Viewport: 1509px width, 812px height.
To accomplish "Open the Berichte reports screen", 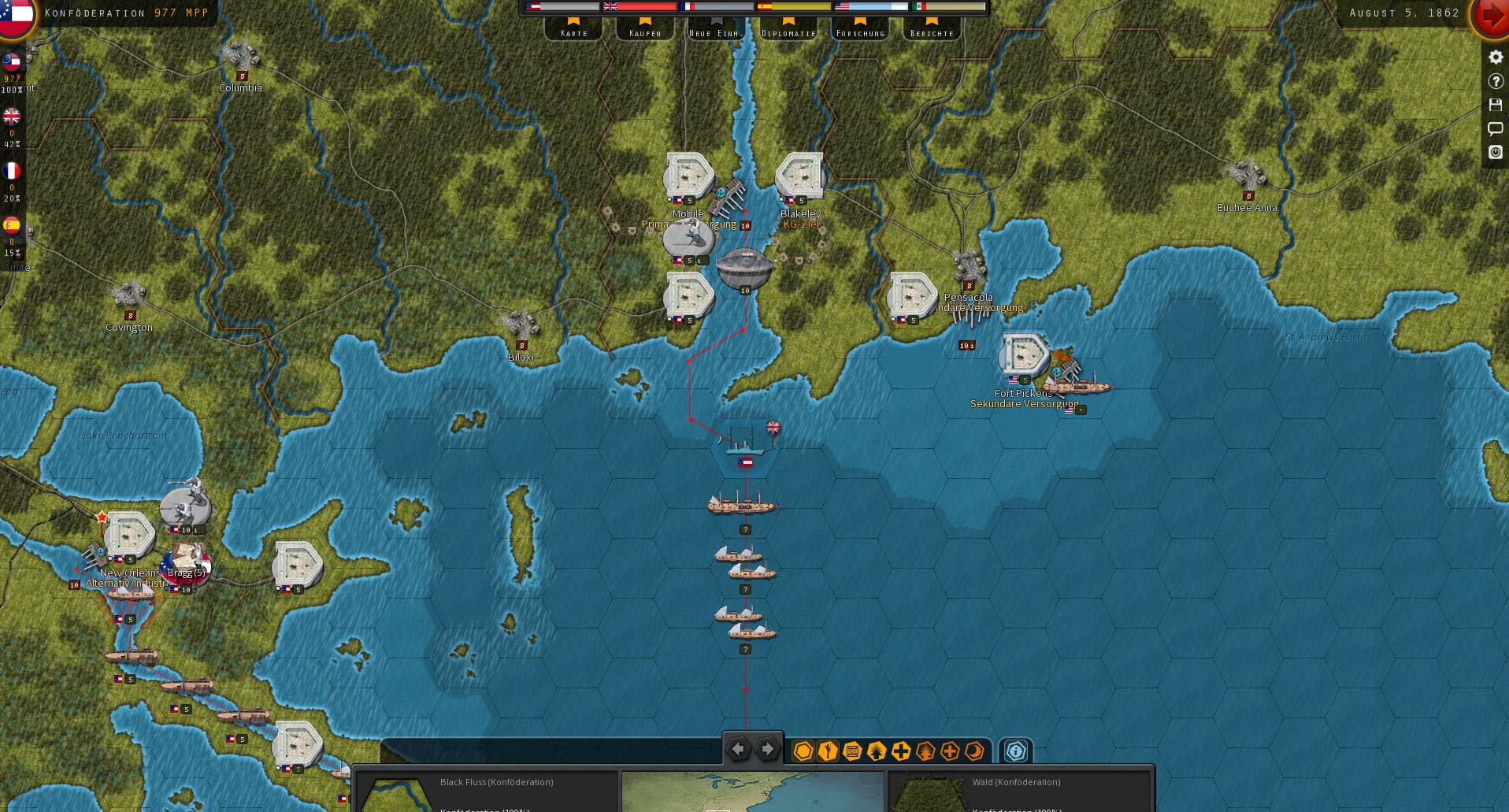I will [x=932, y=30].
